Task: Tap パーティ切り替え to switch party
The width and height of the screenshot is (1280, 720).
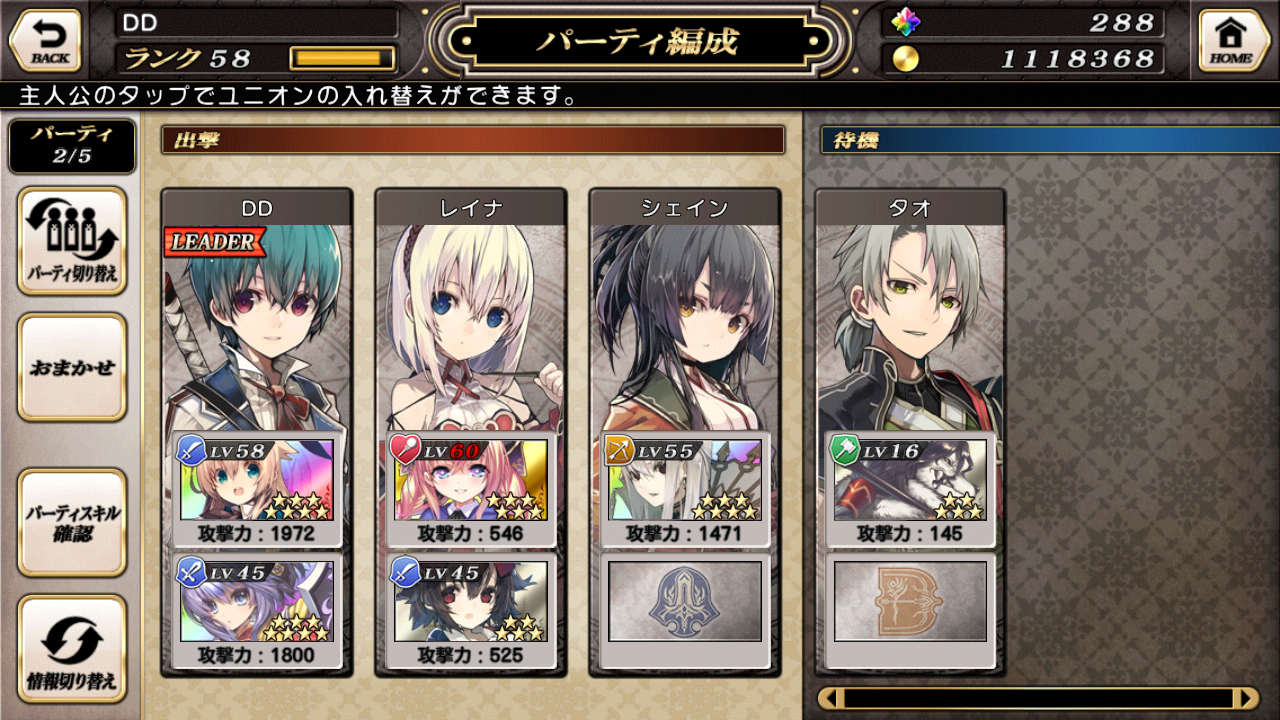Action: pos(72,241)
